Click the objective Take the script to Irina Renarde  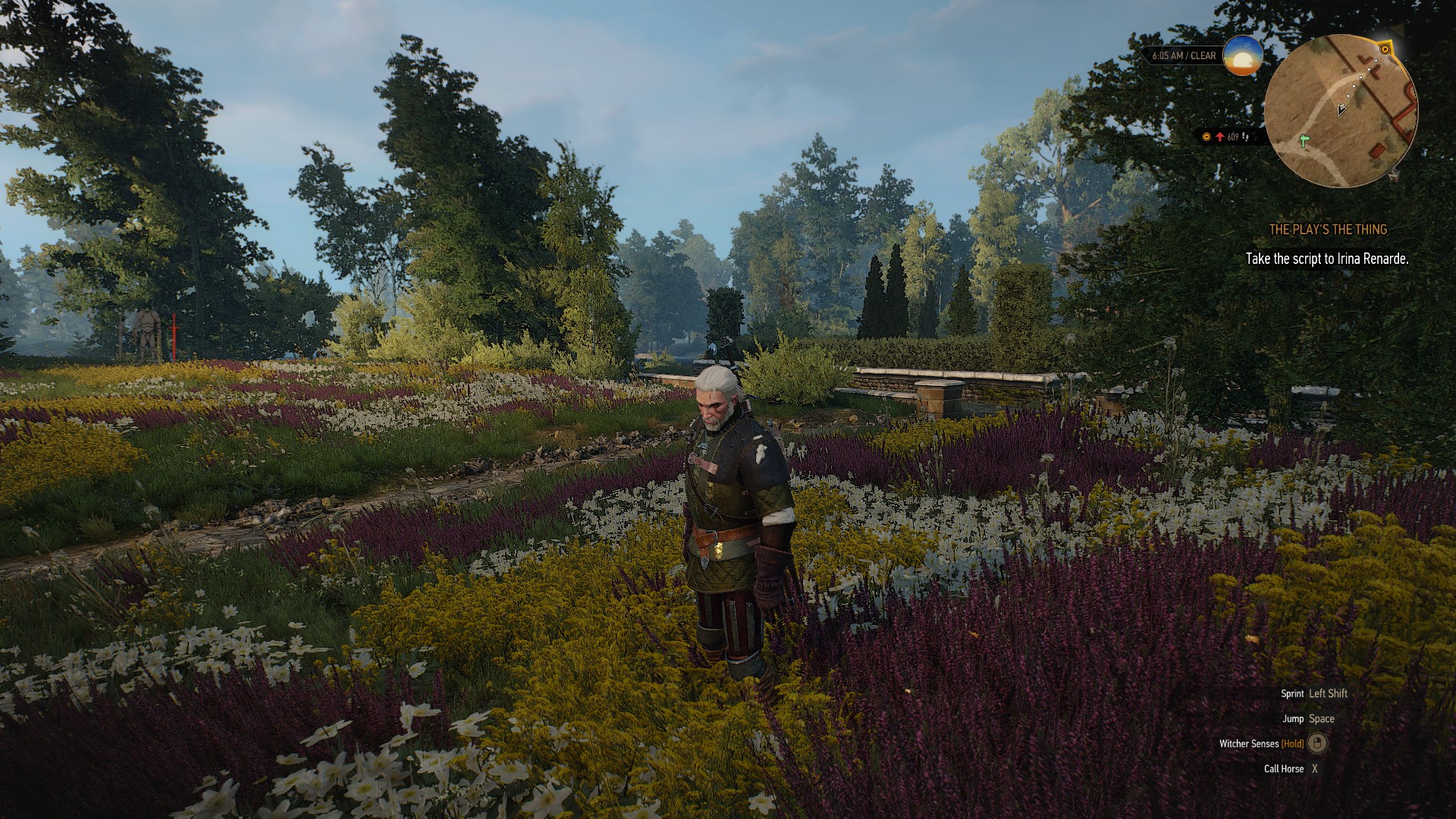click(x=1326, y=259)
